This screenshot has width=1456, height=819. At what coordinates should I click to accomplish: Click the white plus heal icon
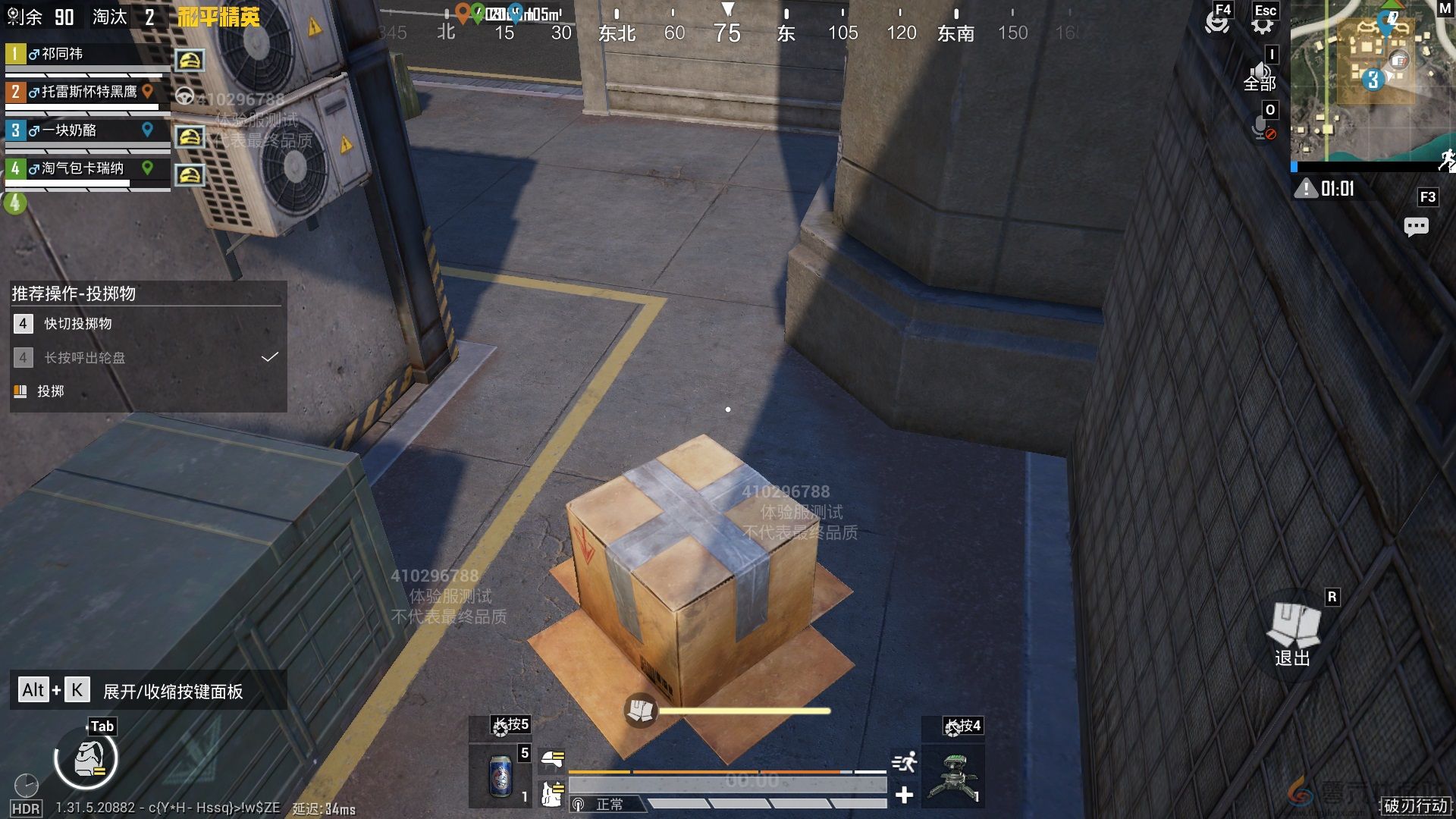pos(904,795)
